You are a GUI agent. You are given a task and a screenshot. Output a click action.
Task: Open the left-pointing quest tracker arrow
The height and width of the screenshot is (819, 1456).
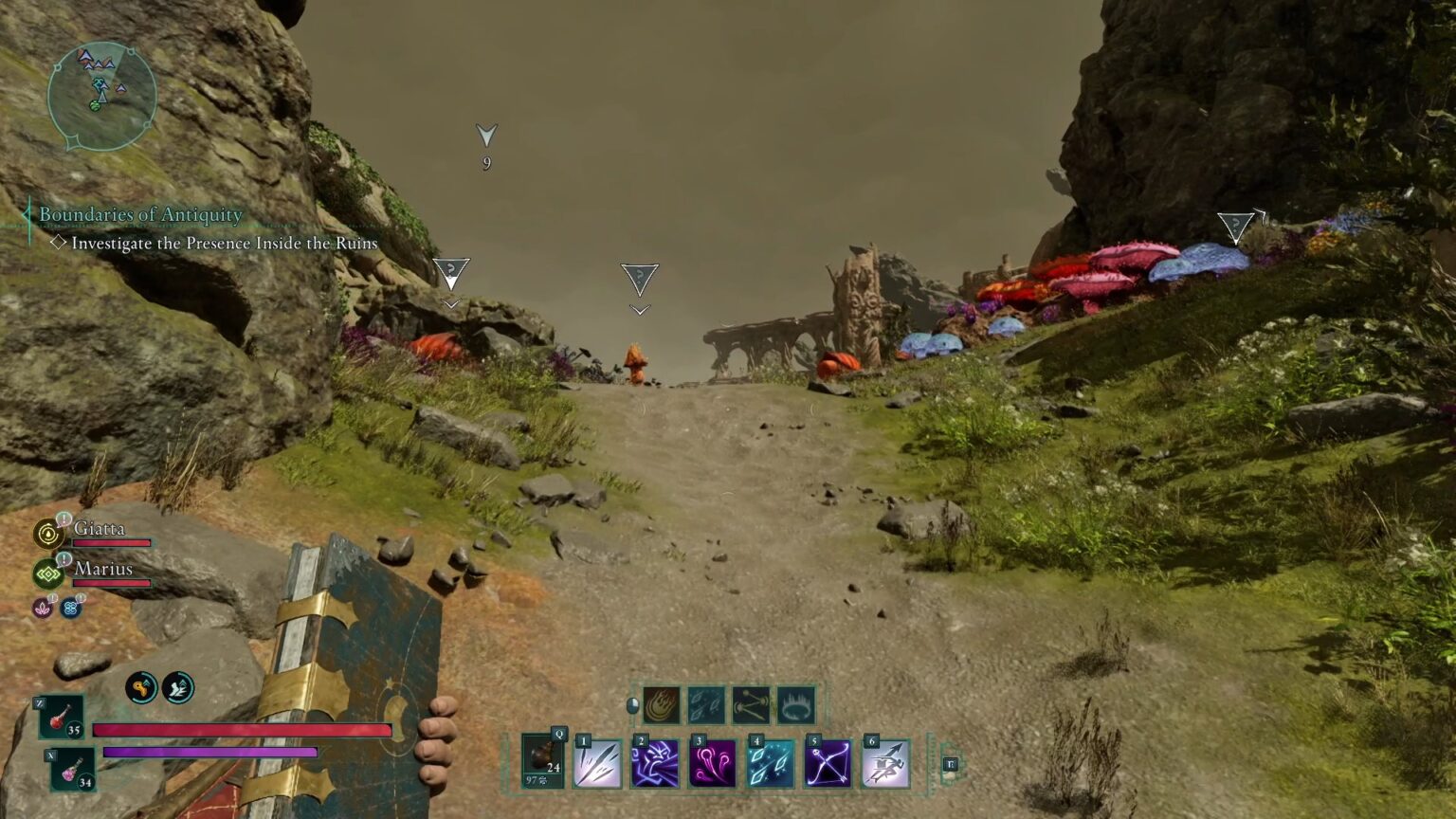[26, 216]
